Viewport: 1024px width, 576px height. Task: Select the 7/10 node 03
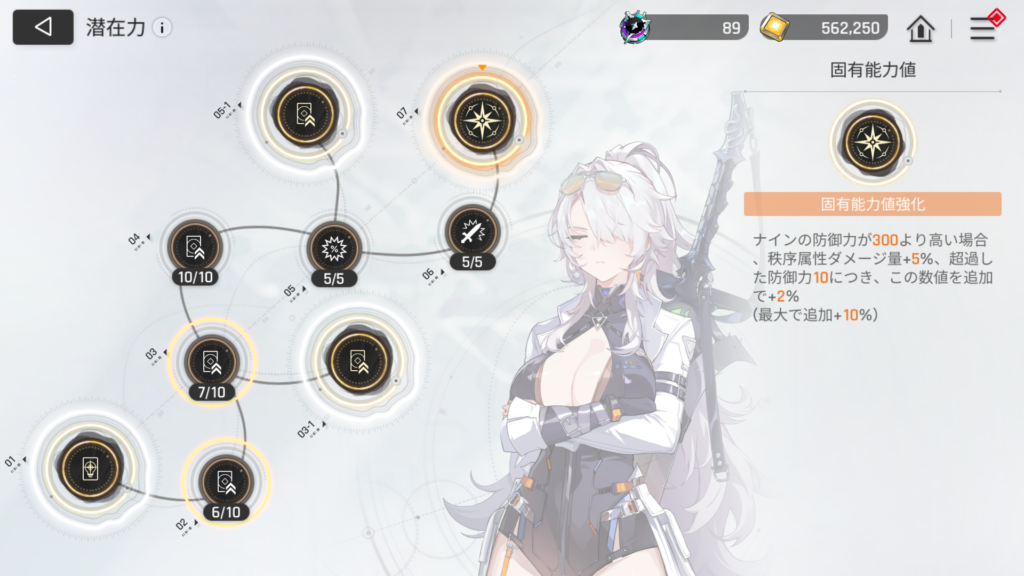(212, 361)
